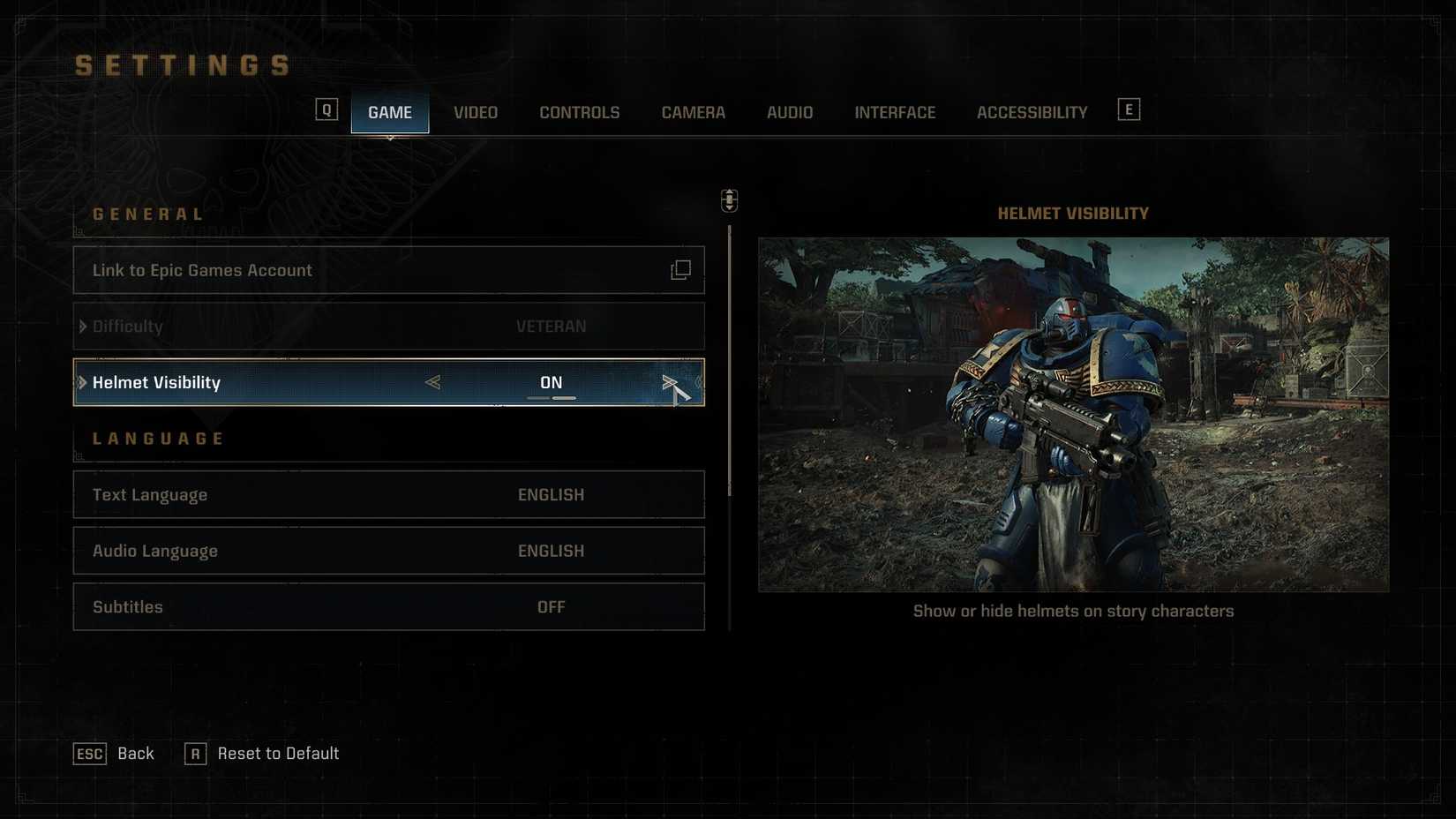Image resolution: width=1456 pixels, height=819 pixels.
Task: Click the left arrow on Helmet Visibility
Action: (432, 382)
